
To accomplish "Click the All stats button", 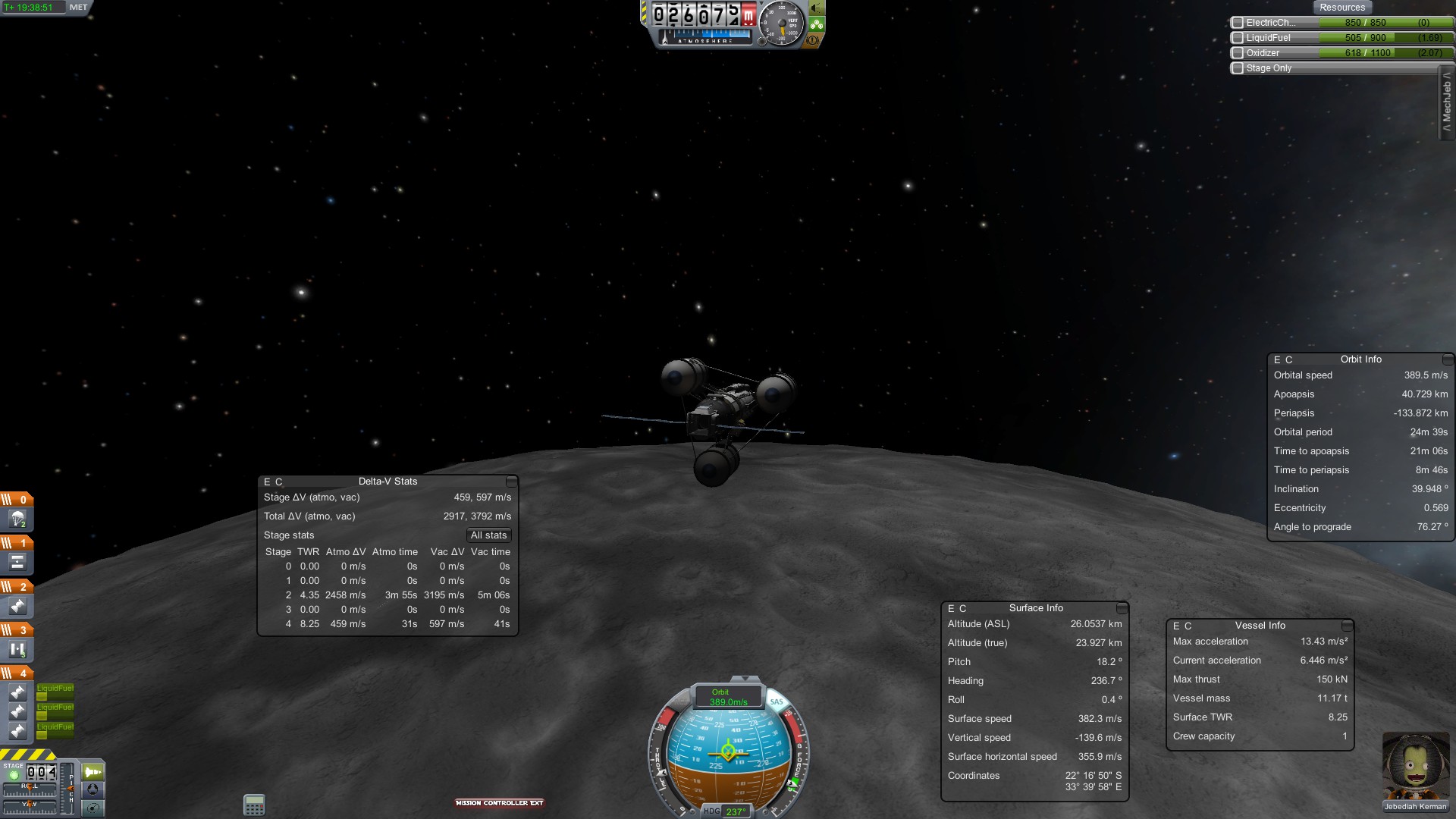I will (488, 535).
